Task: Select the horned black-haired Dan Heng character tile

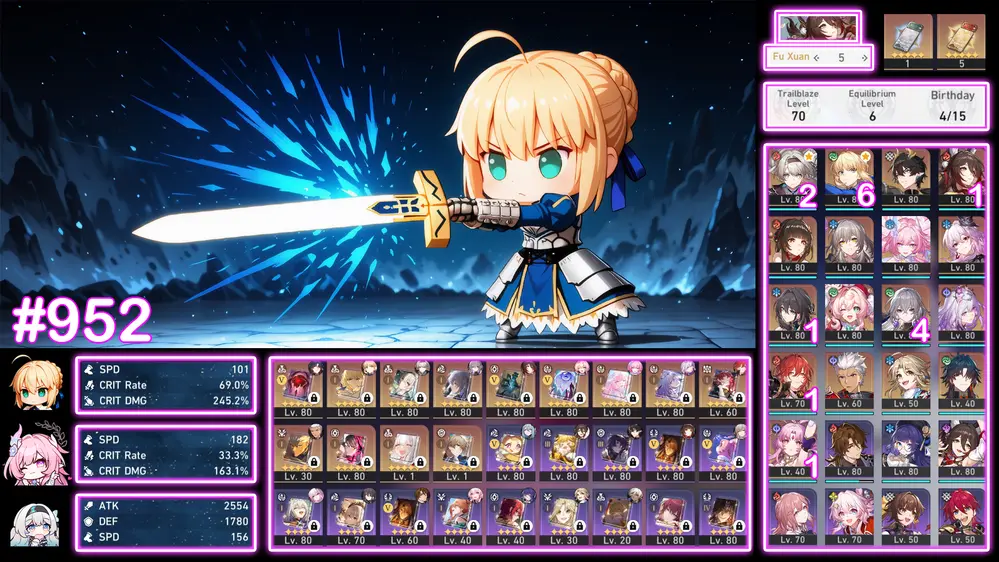Action: (x=906, y=176)
